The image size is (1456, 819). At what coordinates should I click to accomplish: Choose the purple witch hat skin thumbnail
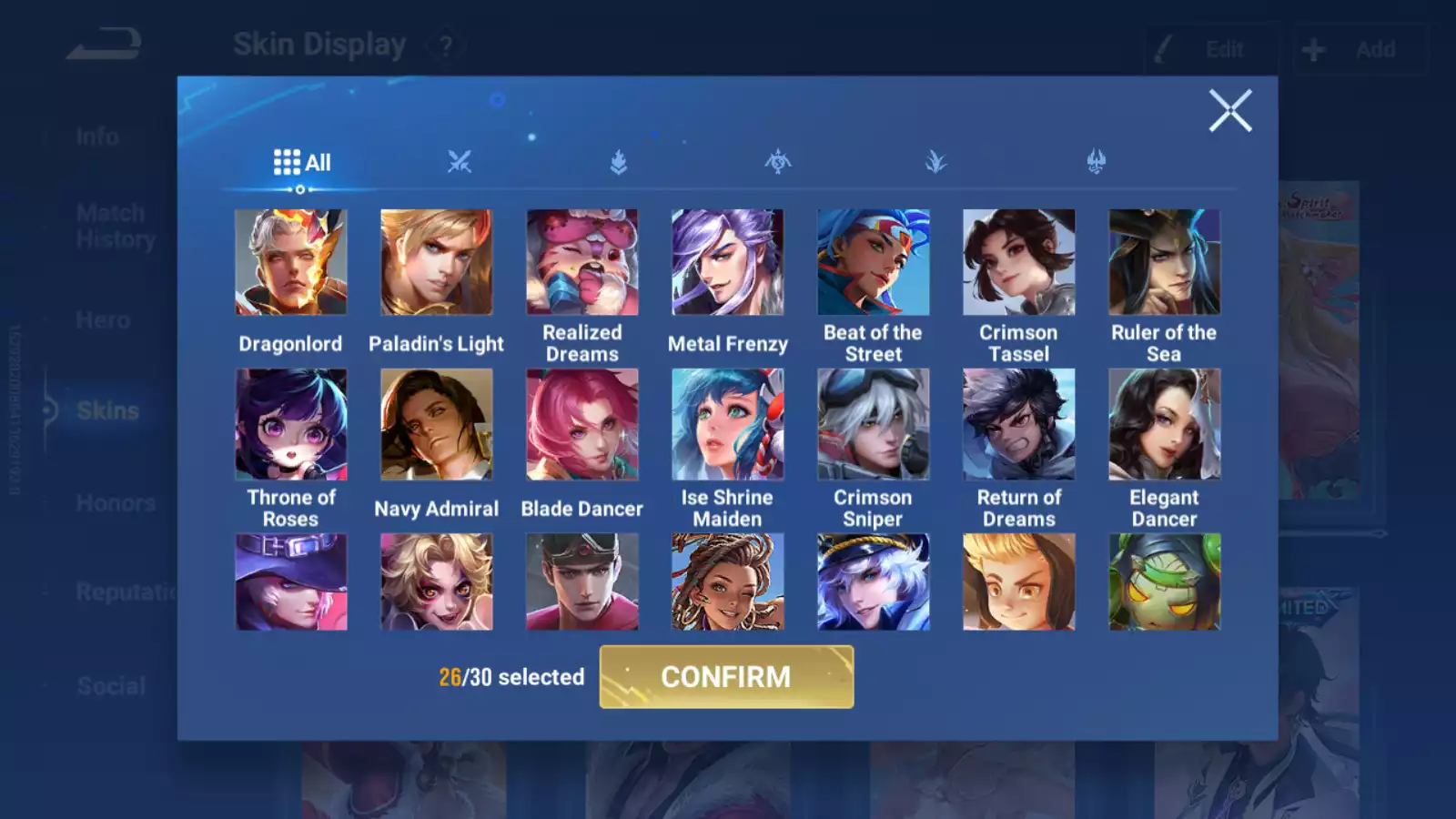coord(291,582)
